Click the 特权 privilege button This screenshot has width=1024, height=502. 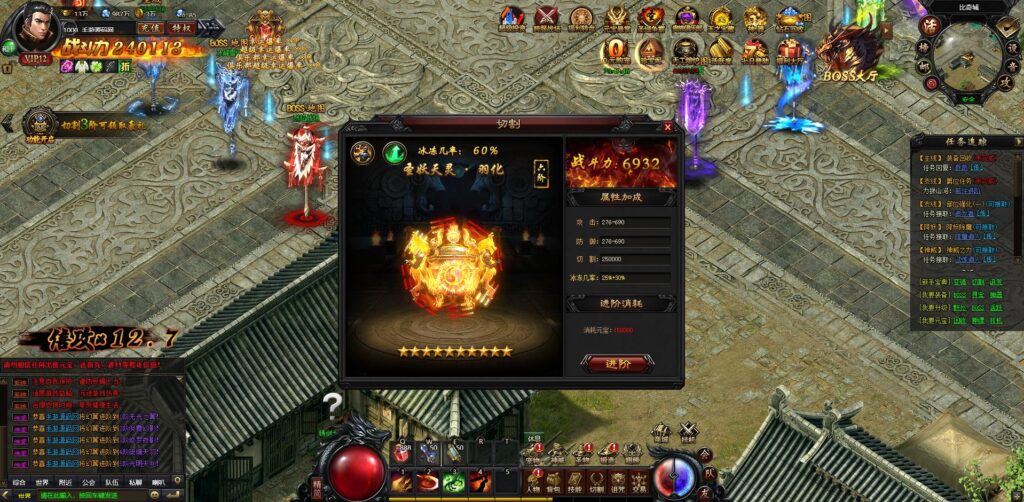click(181, 30)
